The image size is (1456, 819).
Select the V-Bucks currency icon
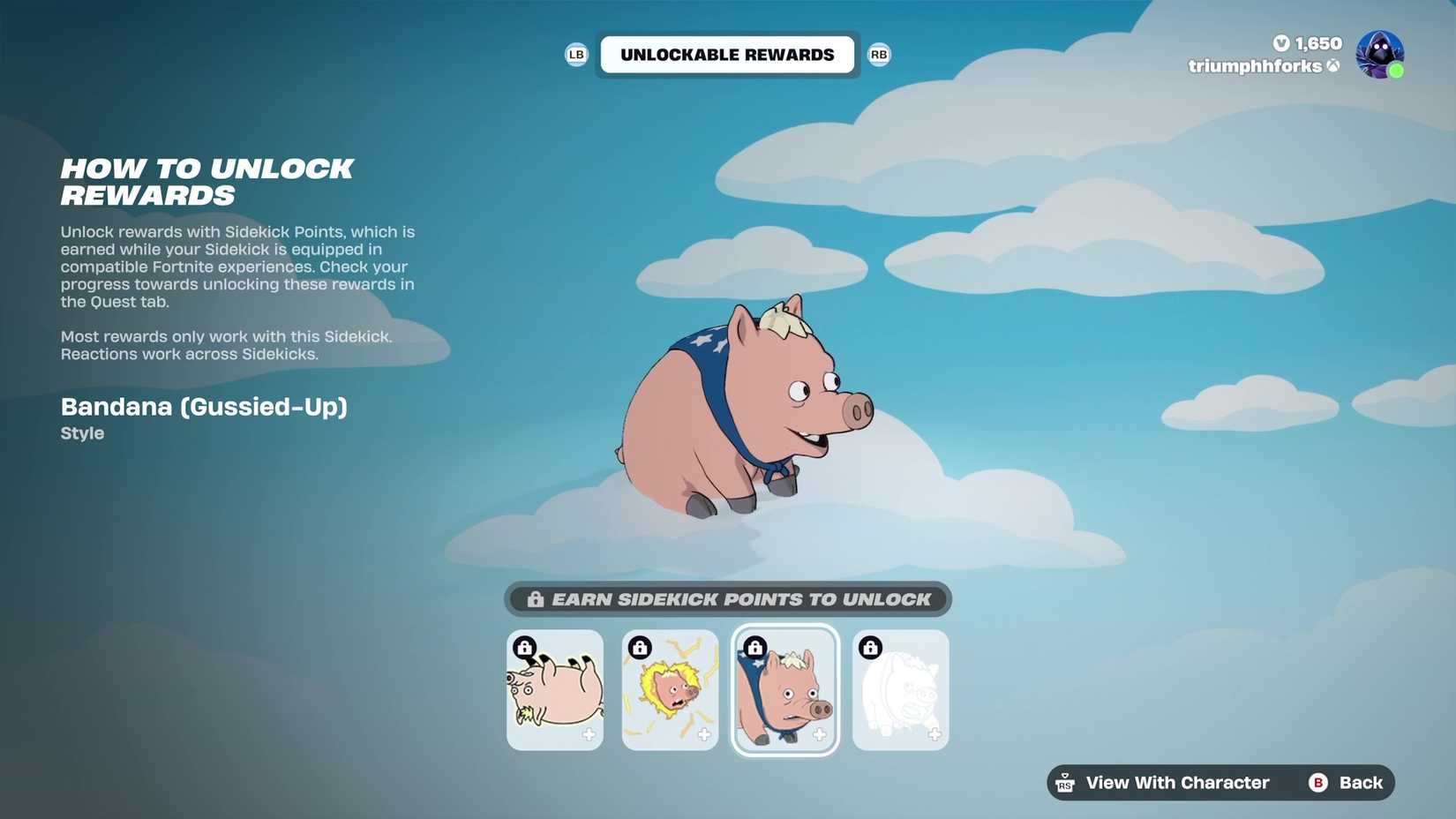click(1281, 43)
